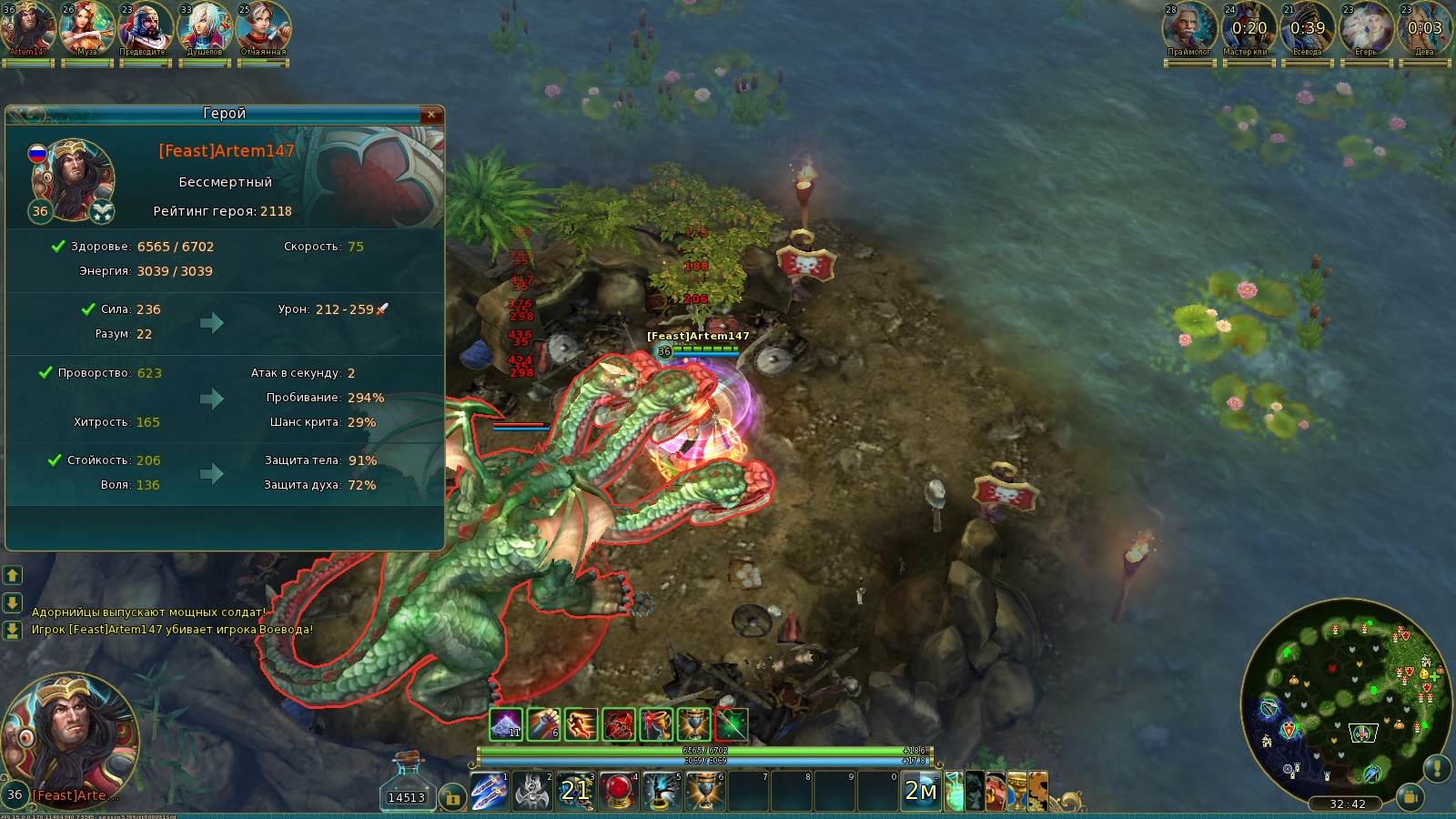This screenshot has width=1456, height=819.
Task: Click the hero portrait in bottom-left corner
Action: [x=70, y=733]
